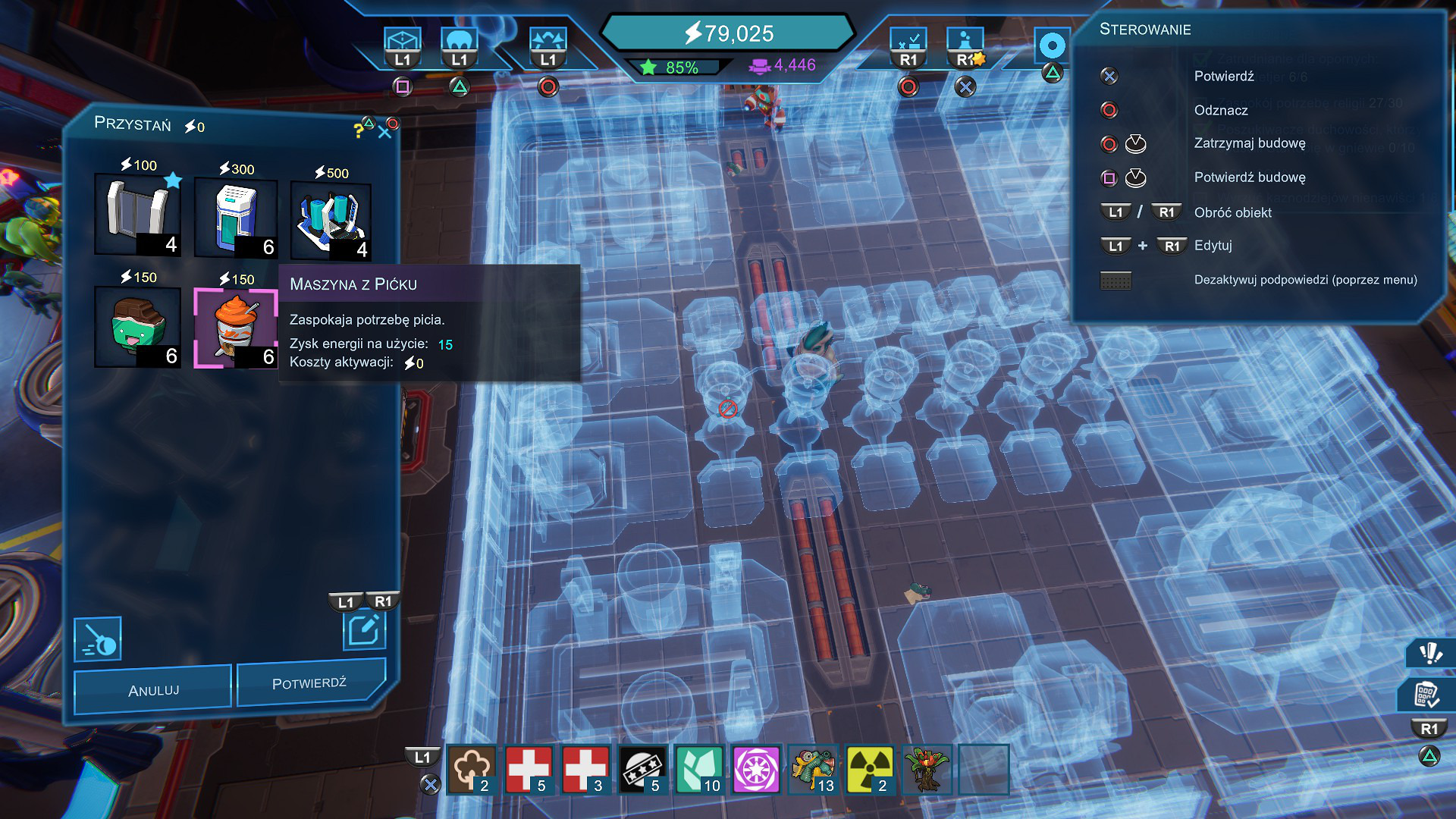Select the star rank badge category

click(642, 770)
